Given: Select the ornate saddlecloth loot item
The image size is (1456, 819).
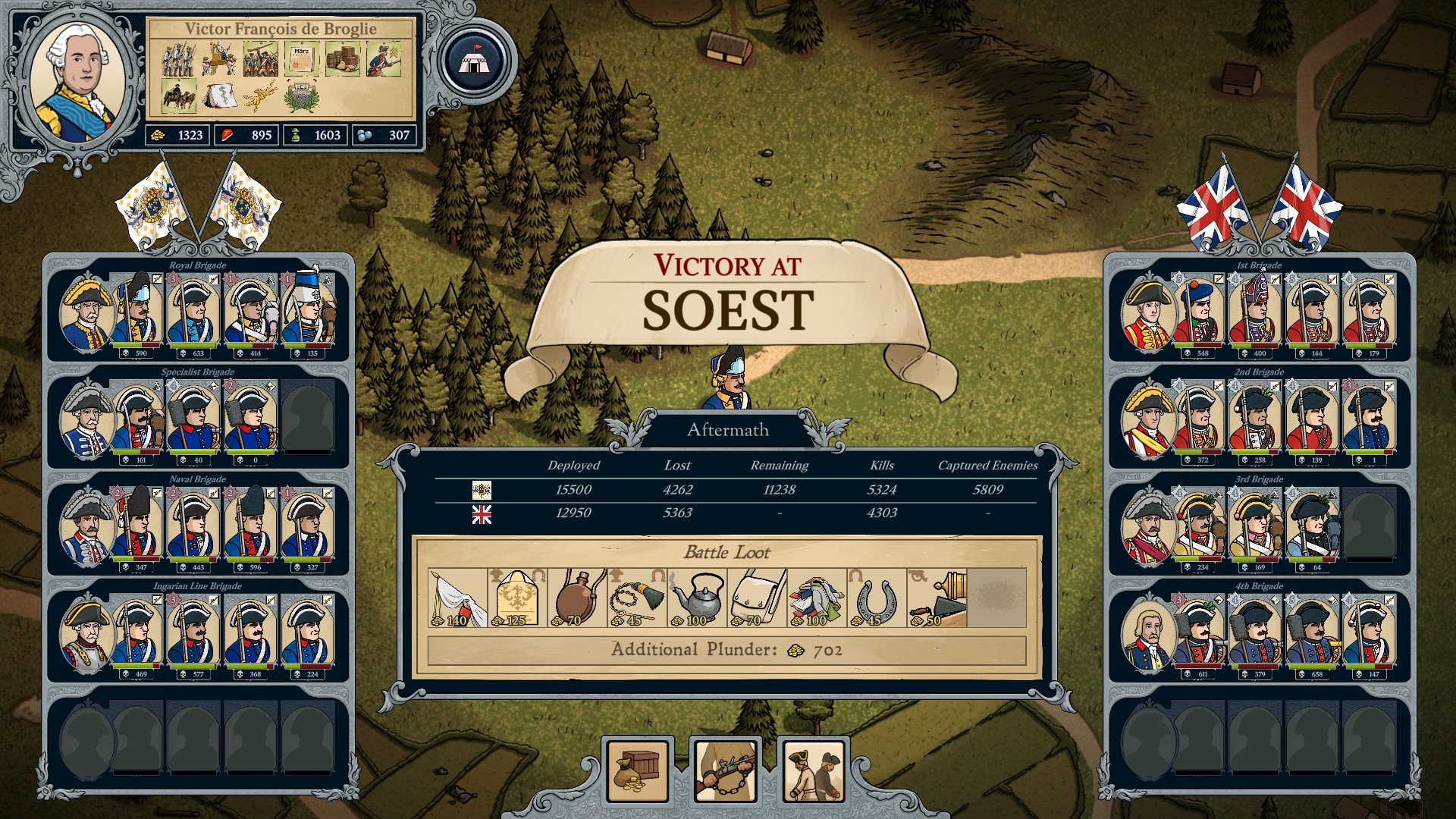Looking at the screenshot, I should pyautogui.click(x=517, y=598).
